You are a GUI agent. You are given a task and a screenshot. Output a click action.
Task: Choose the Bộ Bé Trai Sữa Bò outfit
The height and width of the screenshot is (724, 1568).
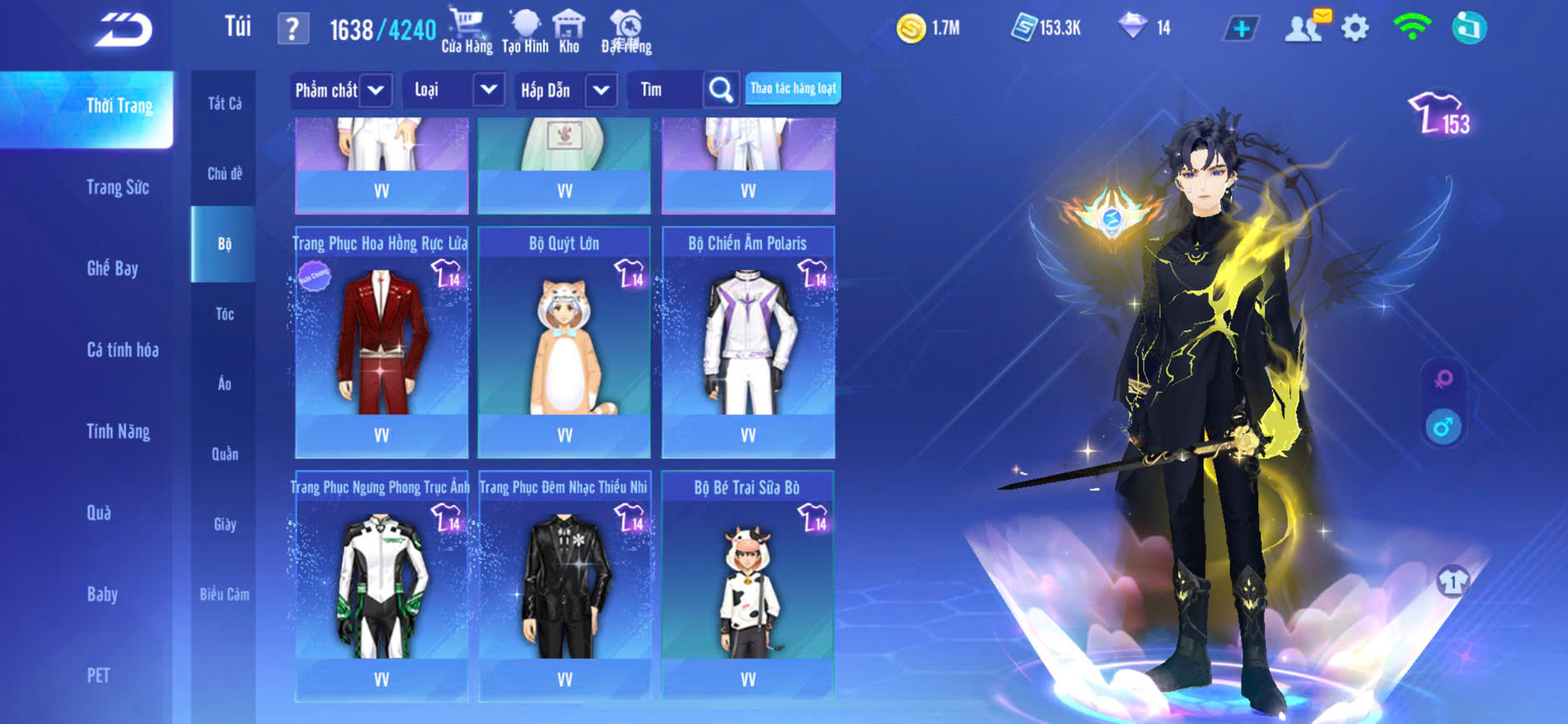(x=748, y=586)
